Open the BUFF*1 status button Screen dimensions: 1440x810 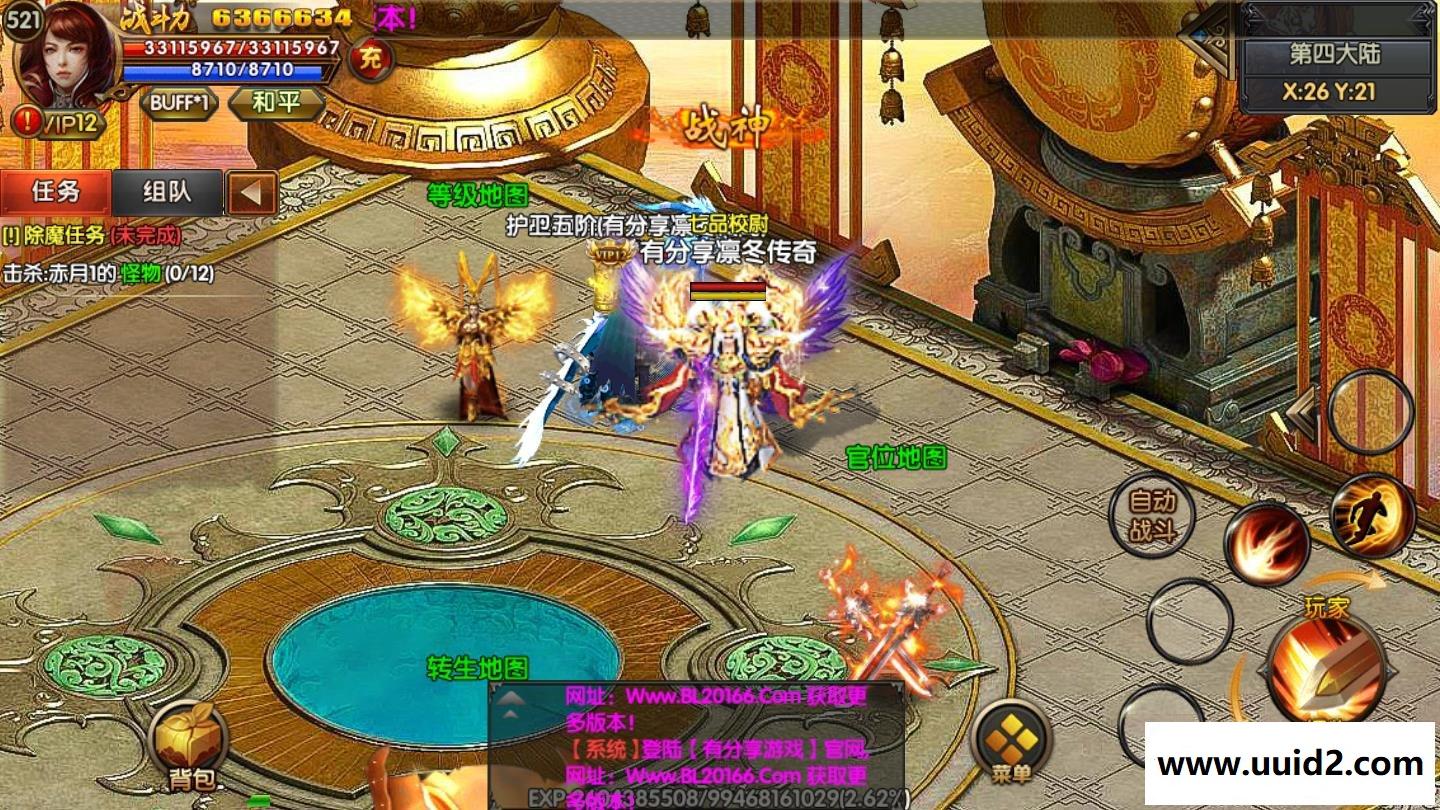[x=180, y=103]
